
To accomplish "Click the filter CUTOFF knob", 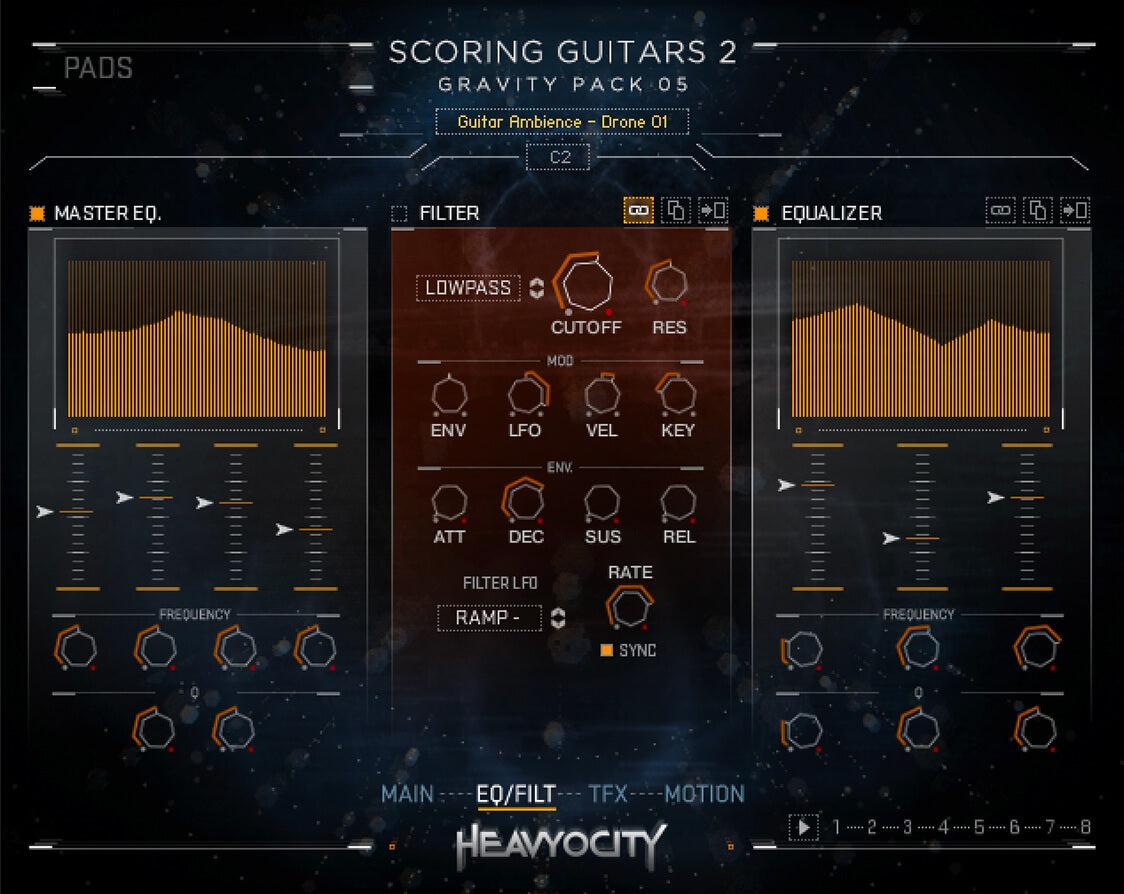I will coord(586,284).
